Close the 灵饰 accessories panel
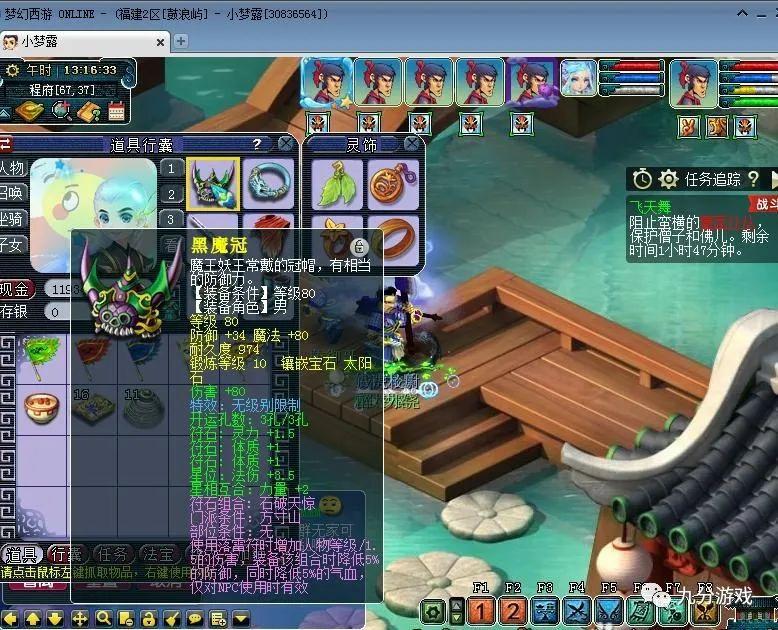 tap(412, 144)
